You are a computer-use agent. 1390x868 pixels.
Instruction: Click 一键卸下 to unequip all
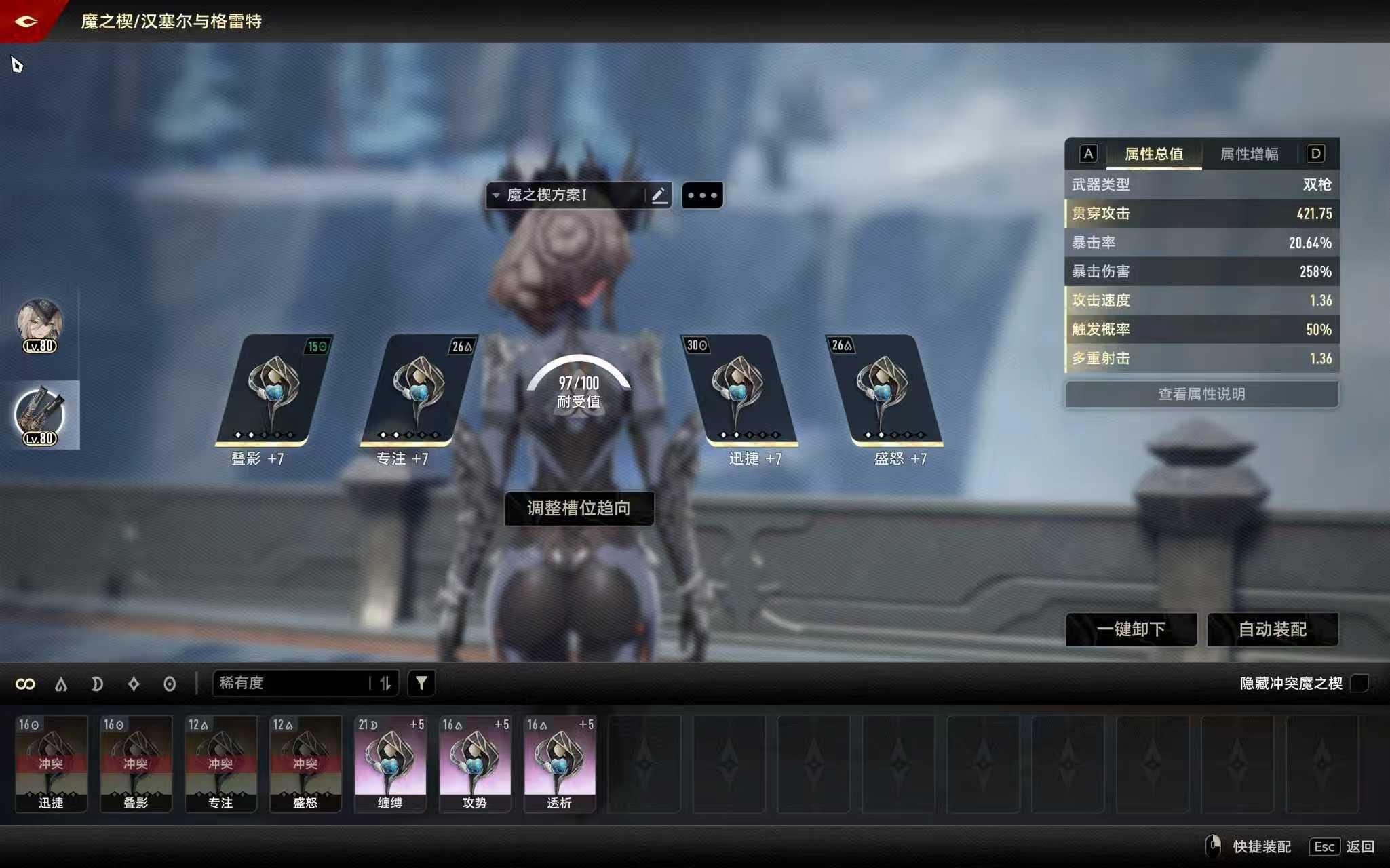[x=1131, y=629]
